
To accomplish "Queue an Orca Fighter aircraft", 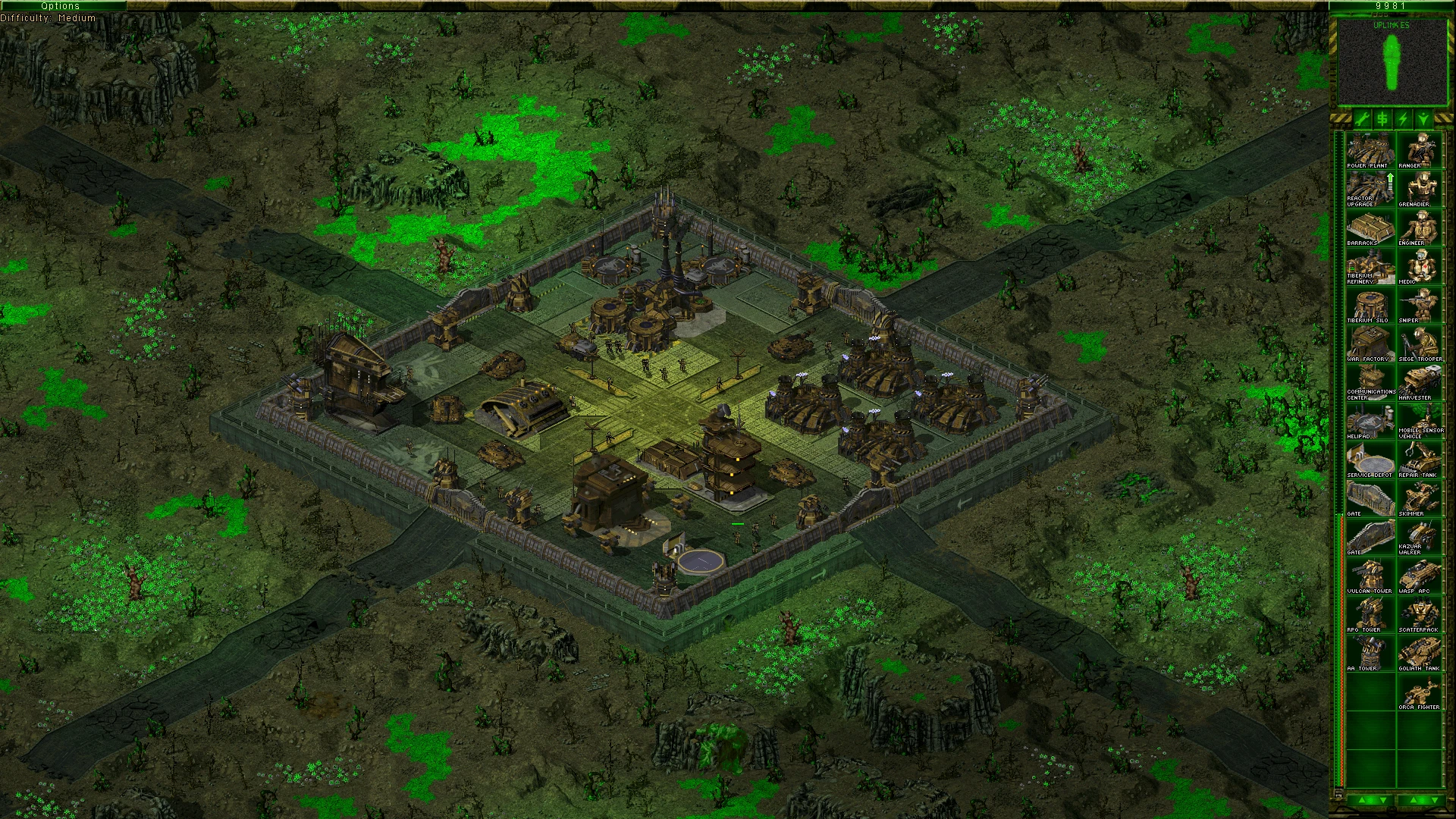I will tap(1419, 692).
